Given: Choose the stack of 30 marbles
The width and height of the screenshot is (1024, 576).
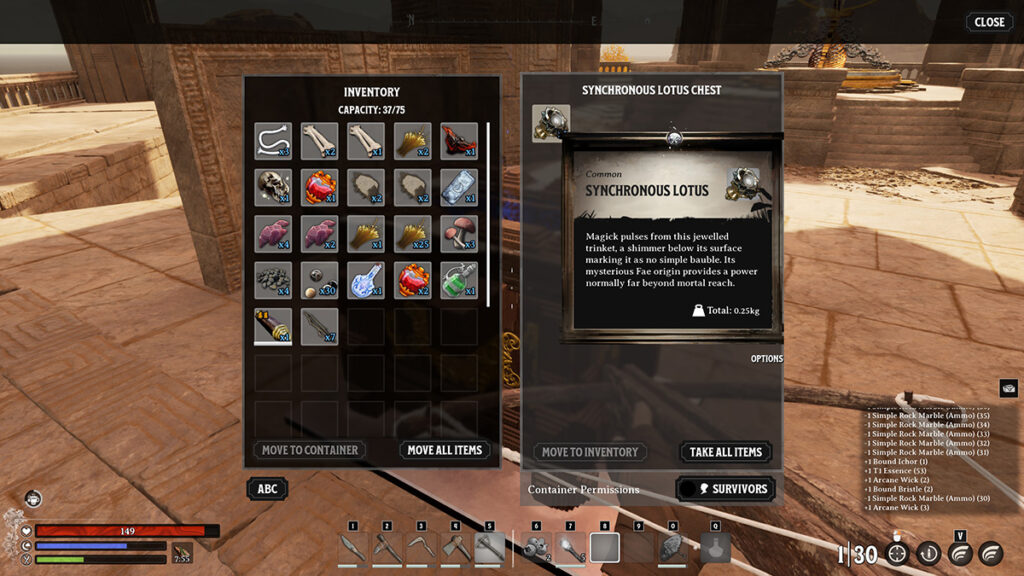Looking at the screenshot, I should click(x=320, y=280).
